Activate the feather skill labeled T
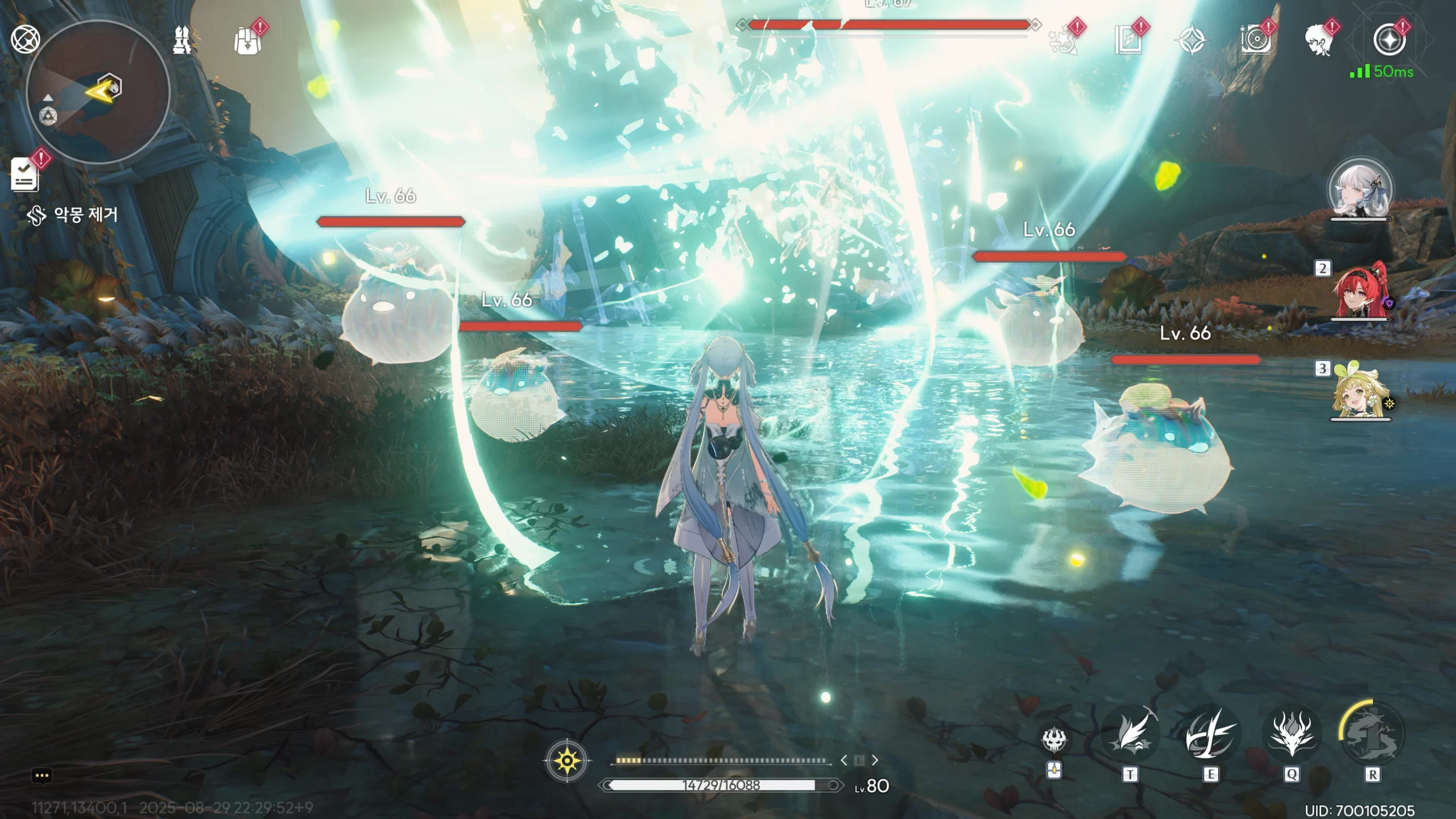1456x819 pixels. (1130, 735)
